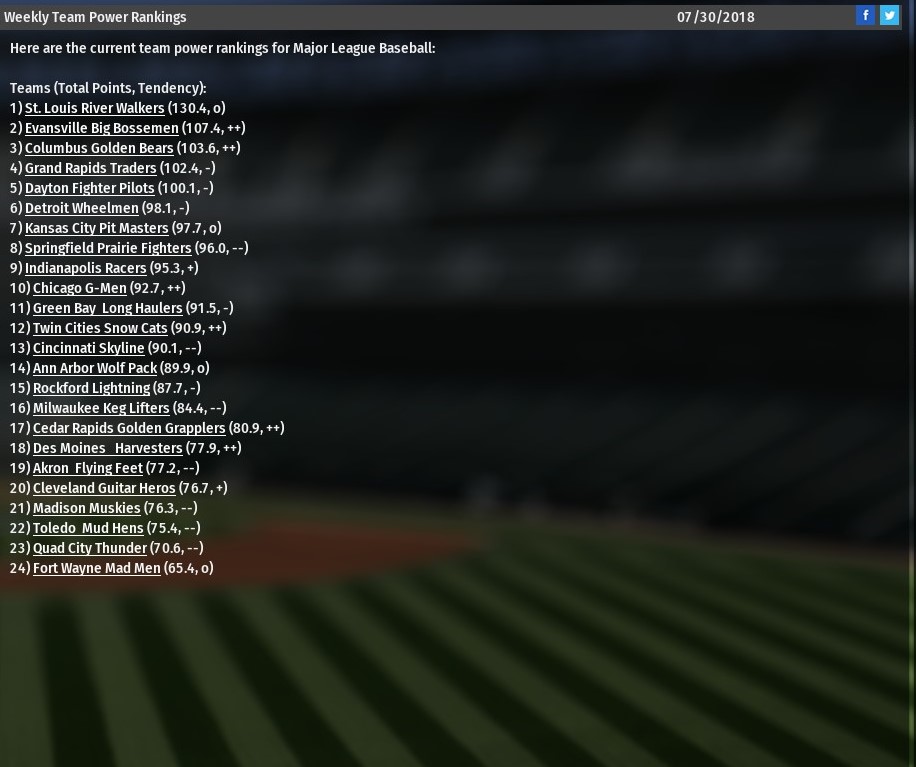Open the St. Louis River Walkers team page

pos(94,108)
